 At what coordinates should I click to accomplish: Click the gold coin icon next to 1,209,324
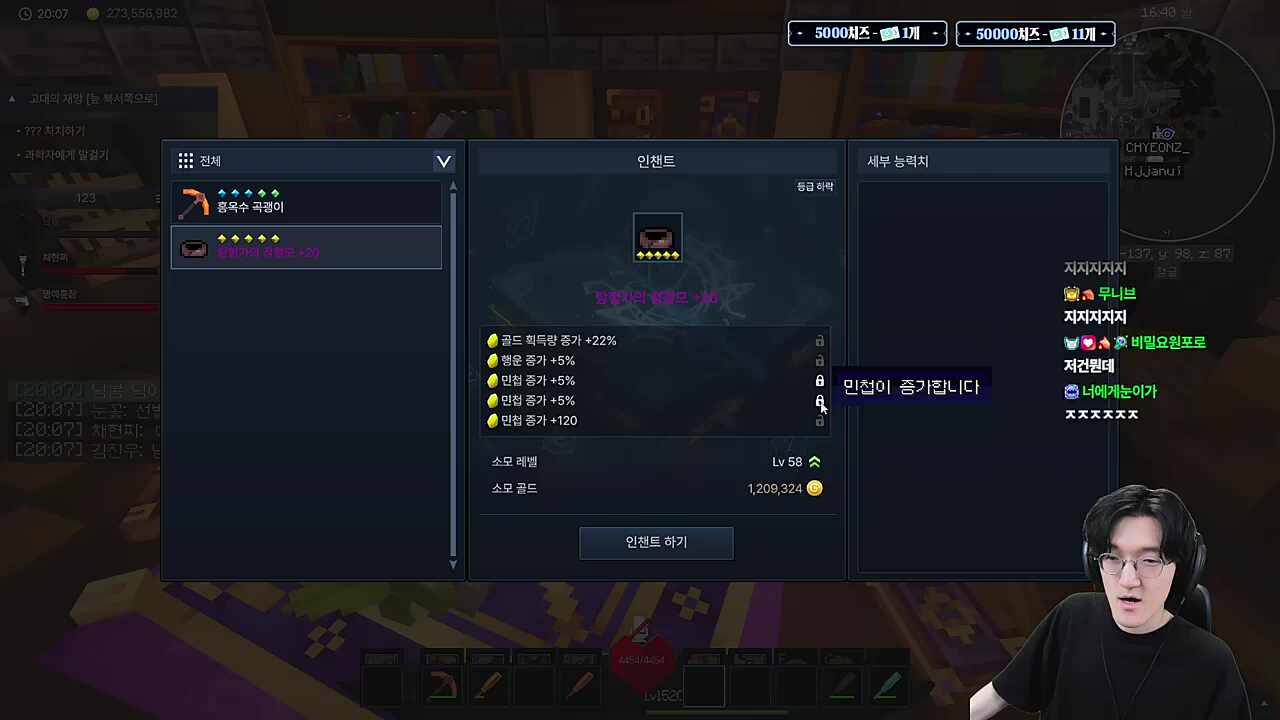click(x=814, y=488)
